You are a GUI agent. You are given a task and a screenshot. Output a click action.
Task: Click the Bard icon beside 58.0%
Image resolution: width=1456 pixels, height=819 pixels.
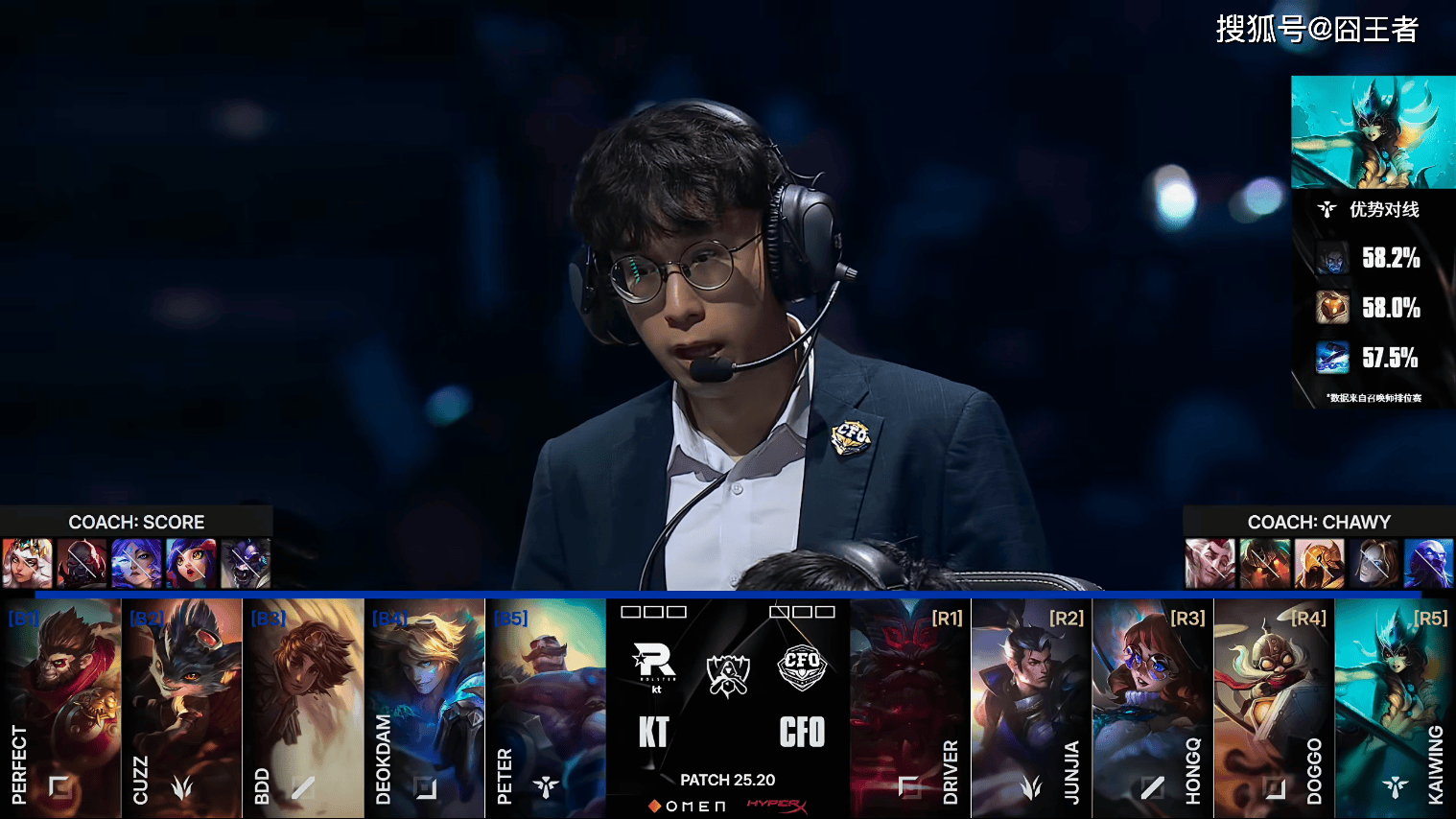(1332, 308)
